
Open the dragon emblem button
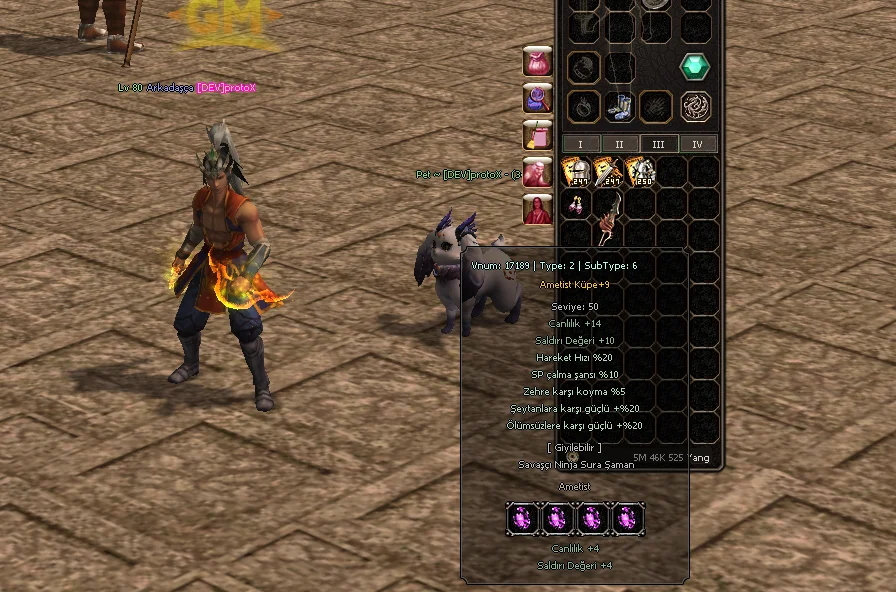pyautogui.click(x=695, y=106)
